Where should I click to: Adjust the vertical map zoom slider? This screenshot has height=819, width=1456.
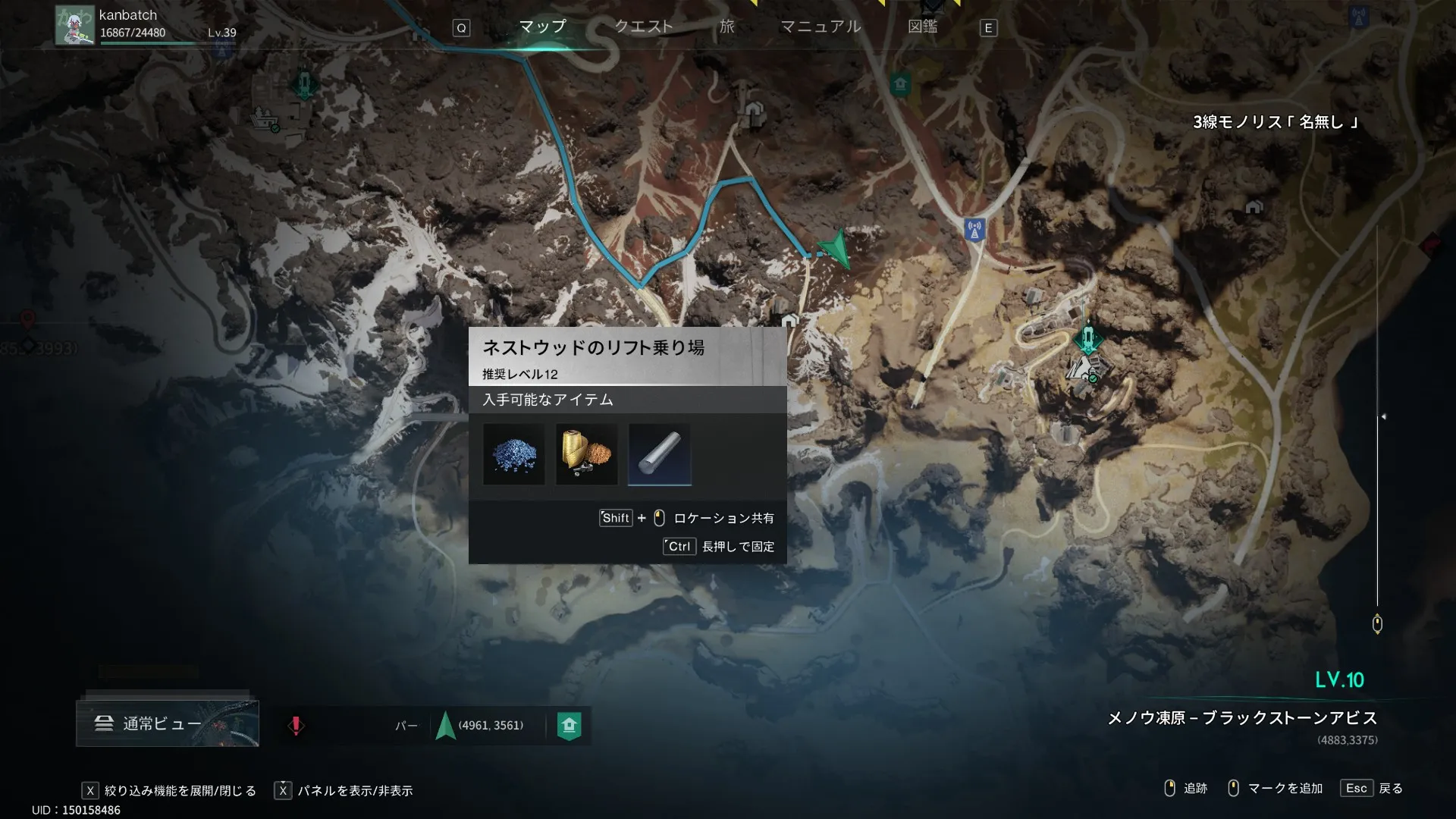(1382, 416)
